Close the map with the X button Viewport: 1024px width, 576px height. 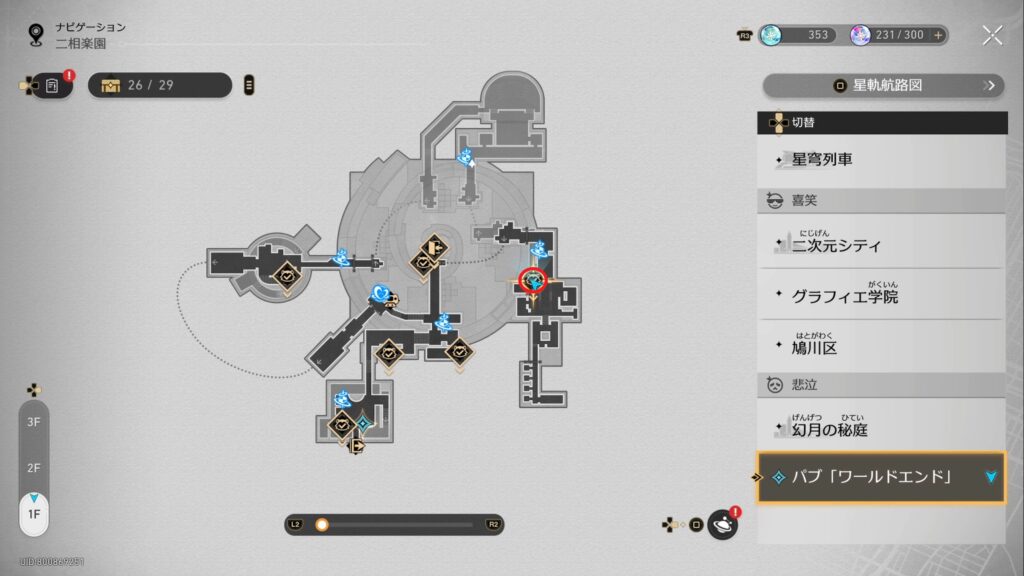992,35
